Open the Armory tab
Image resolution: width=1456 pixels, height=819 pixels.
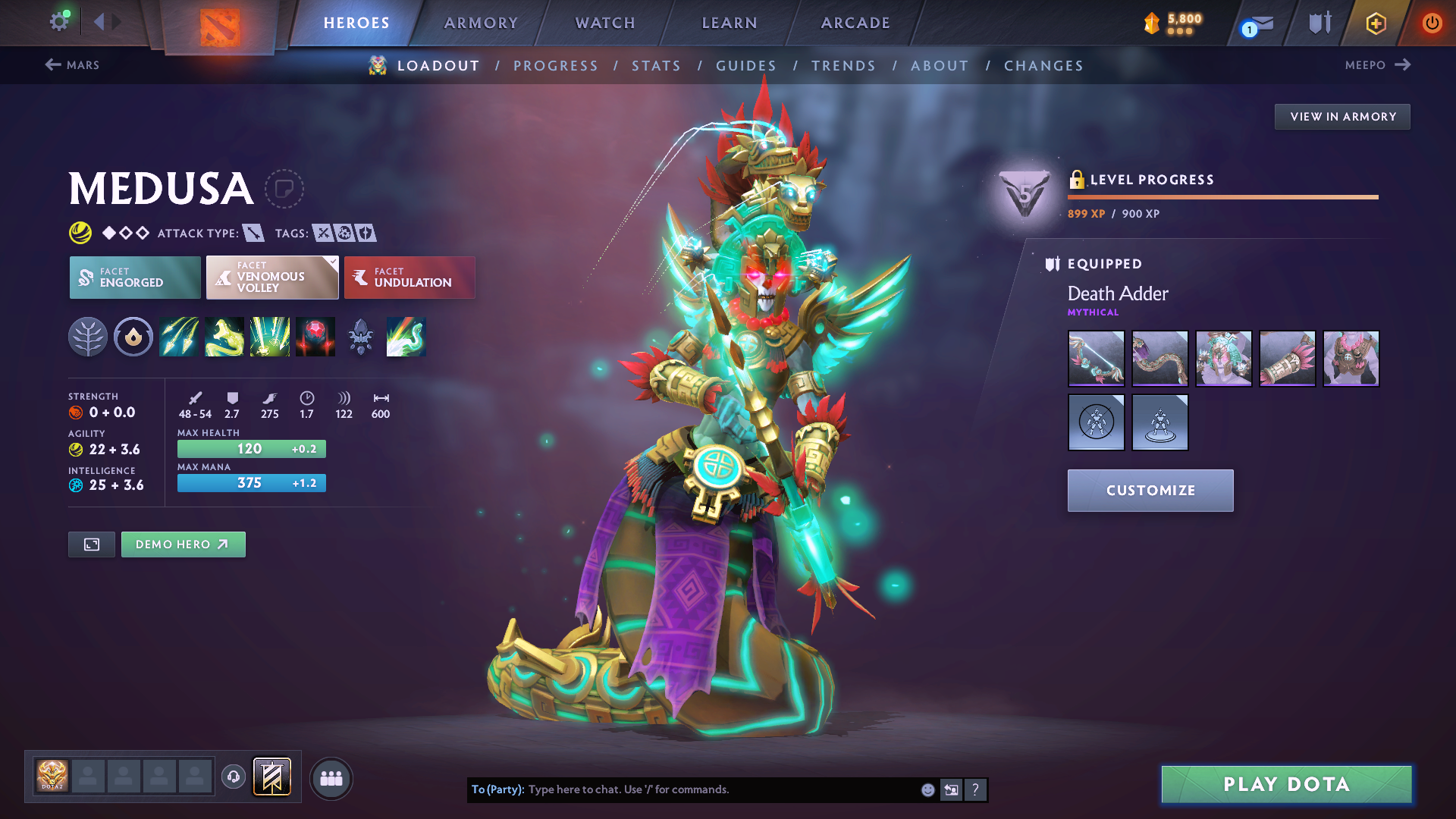[x=481, y=23]
